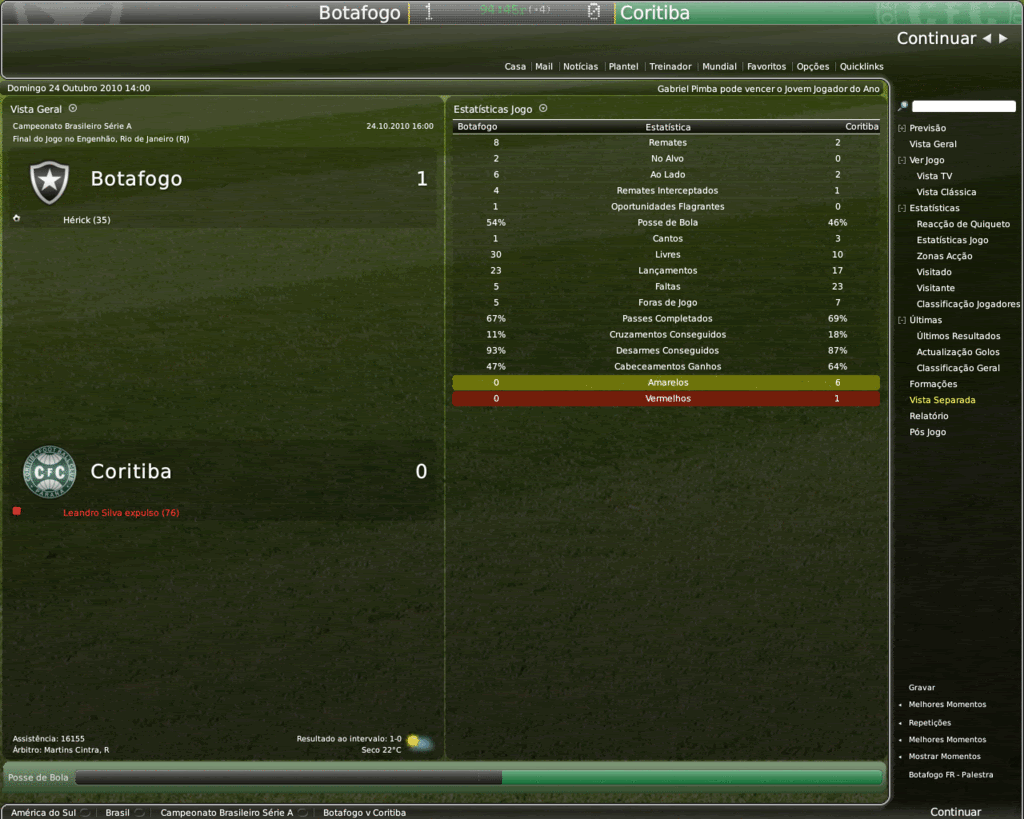View the Relatório match report
The image size is (1024, 819).
[929, 416]
